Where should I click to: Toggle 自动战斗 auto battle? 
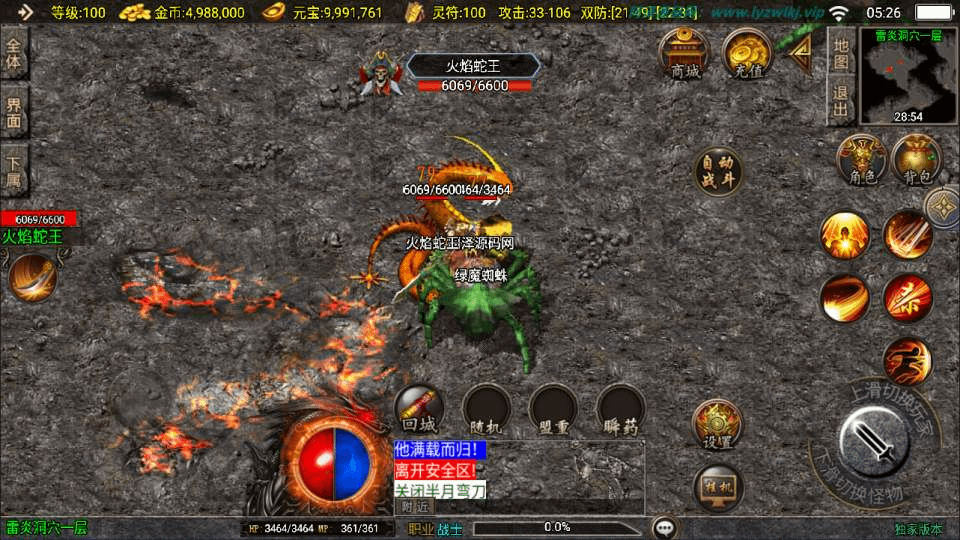click(x=718, y=172)
